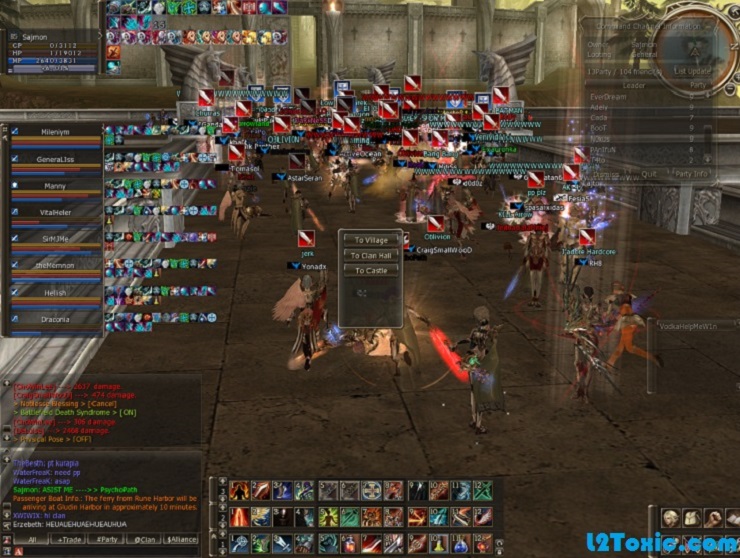Select party member Manny
Screen dimensions: 740x558
pos(55,186)
